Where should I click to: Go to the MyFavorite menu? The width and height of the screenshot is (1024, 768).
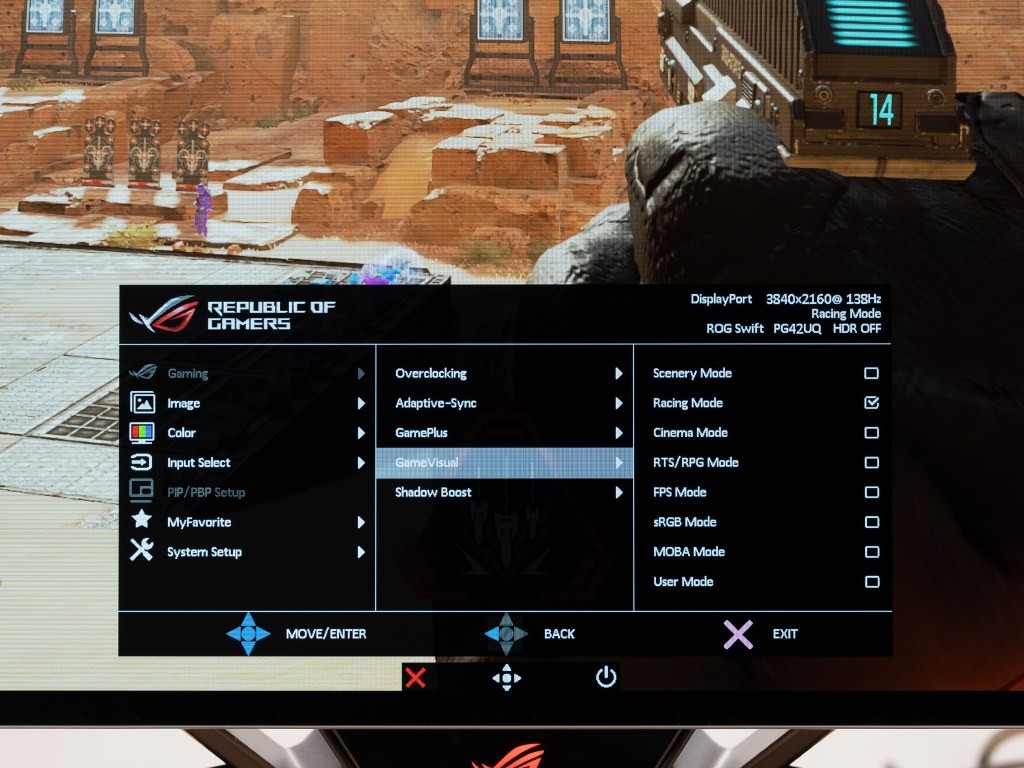tap(198, 522)
